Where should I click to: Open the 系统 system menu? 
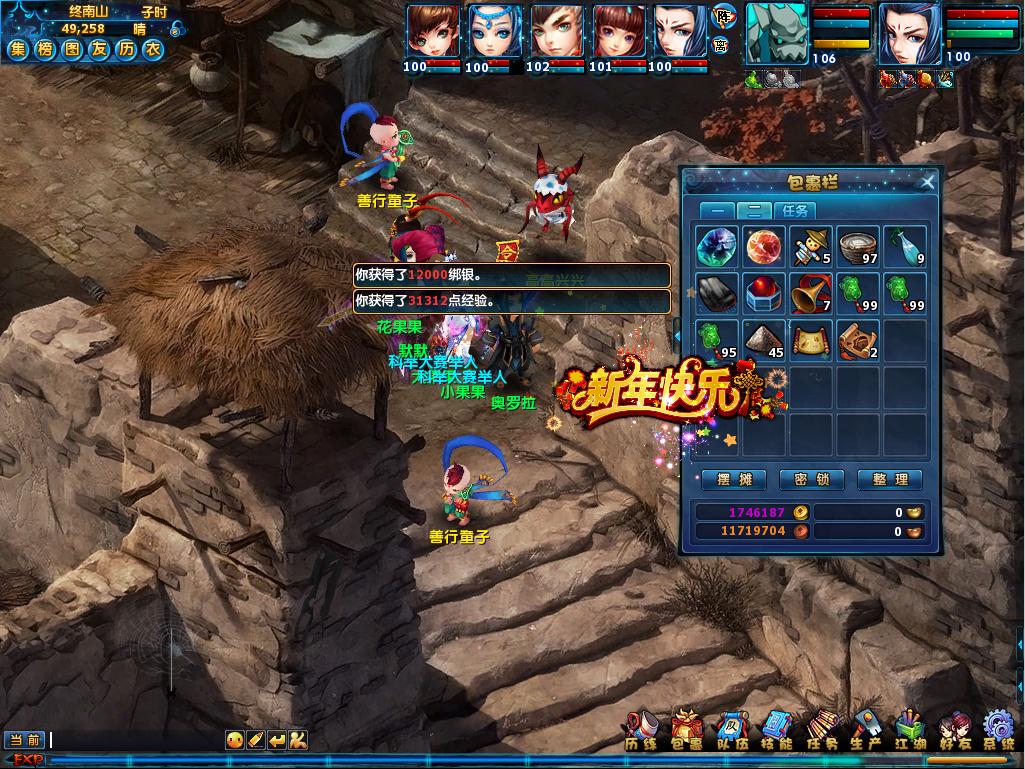[x=998, y=732]
